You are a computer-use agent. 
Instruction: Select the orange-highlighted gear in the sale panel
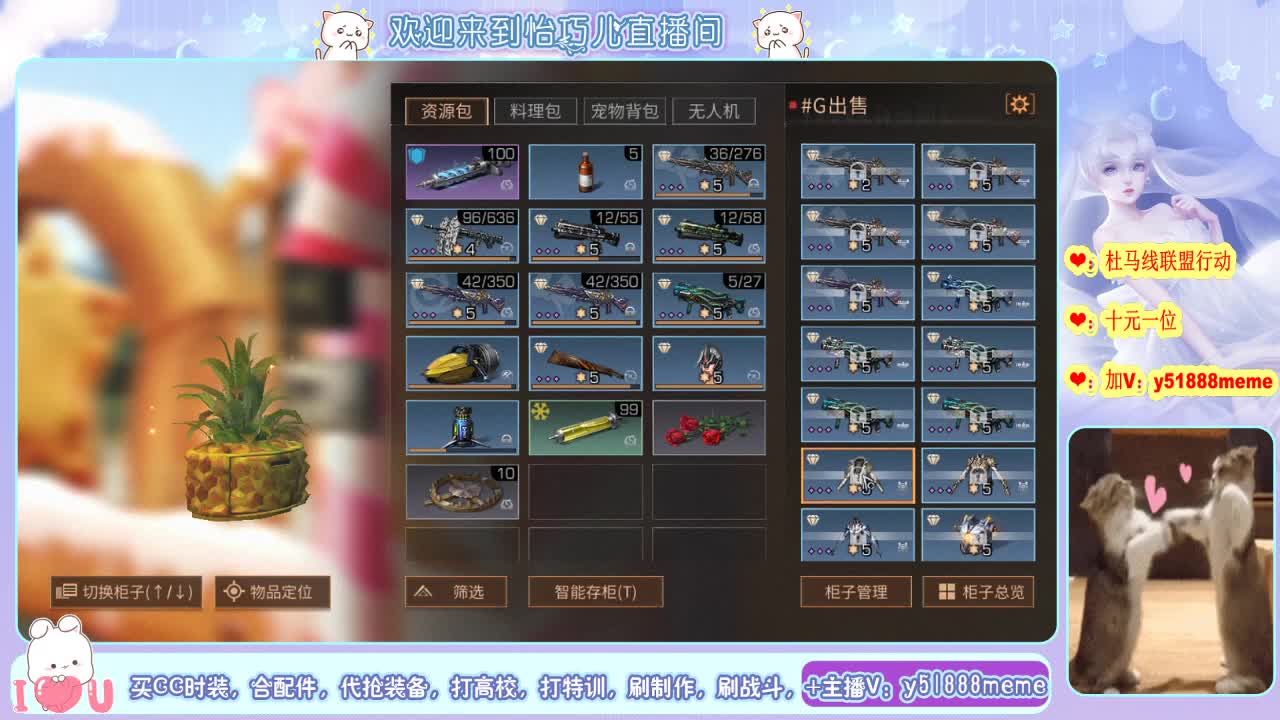tap(856, 475)
